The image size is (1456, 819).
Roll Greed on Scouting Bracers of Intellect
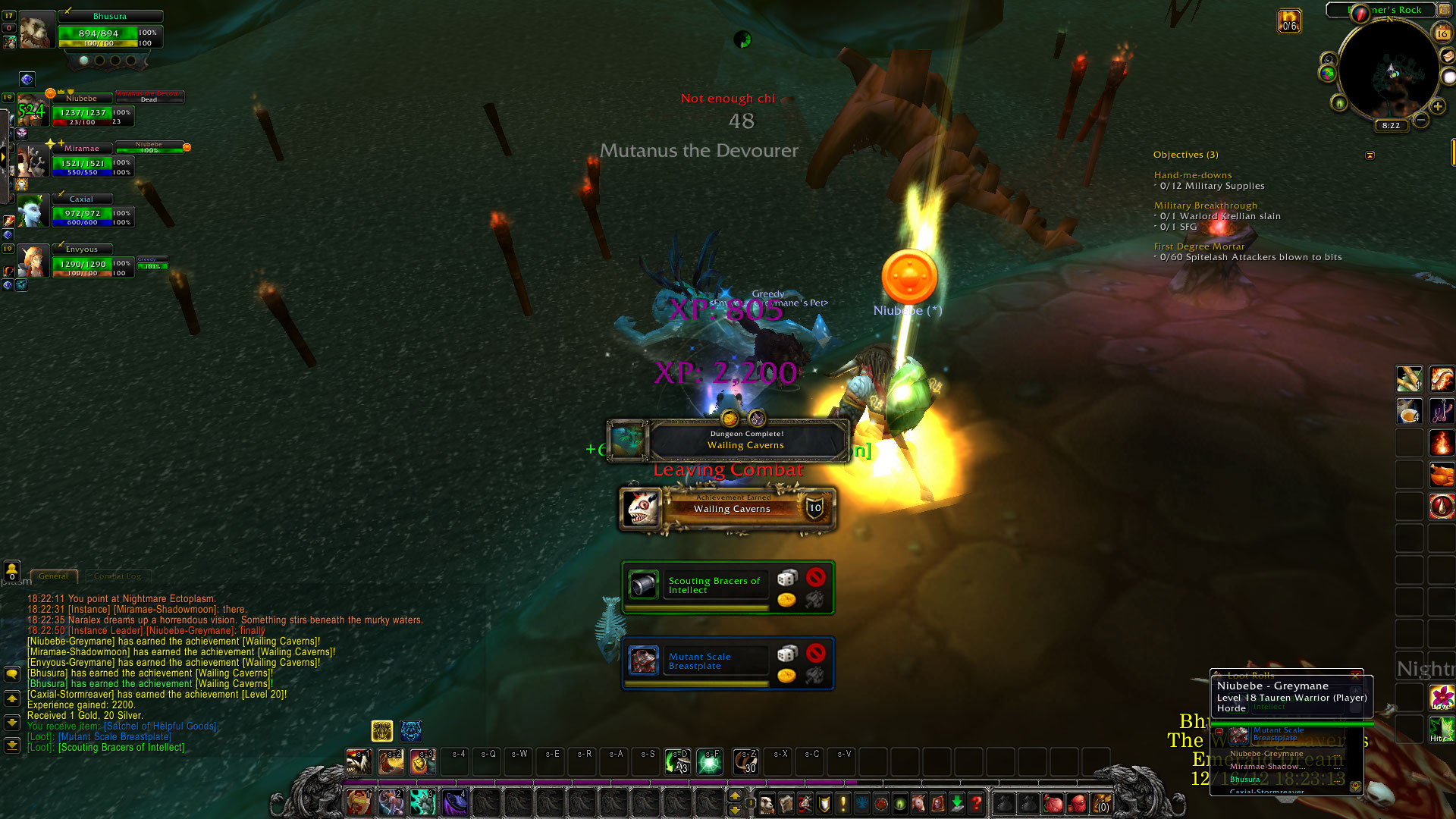coord(787,600)
